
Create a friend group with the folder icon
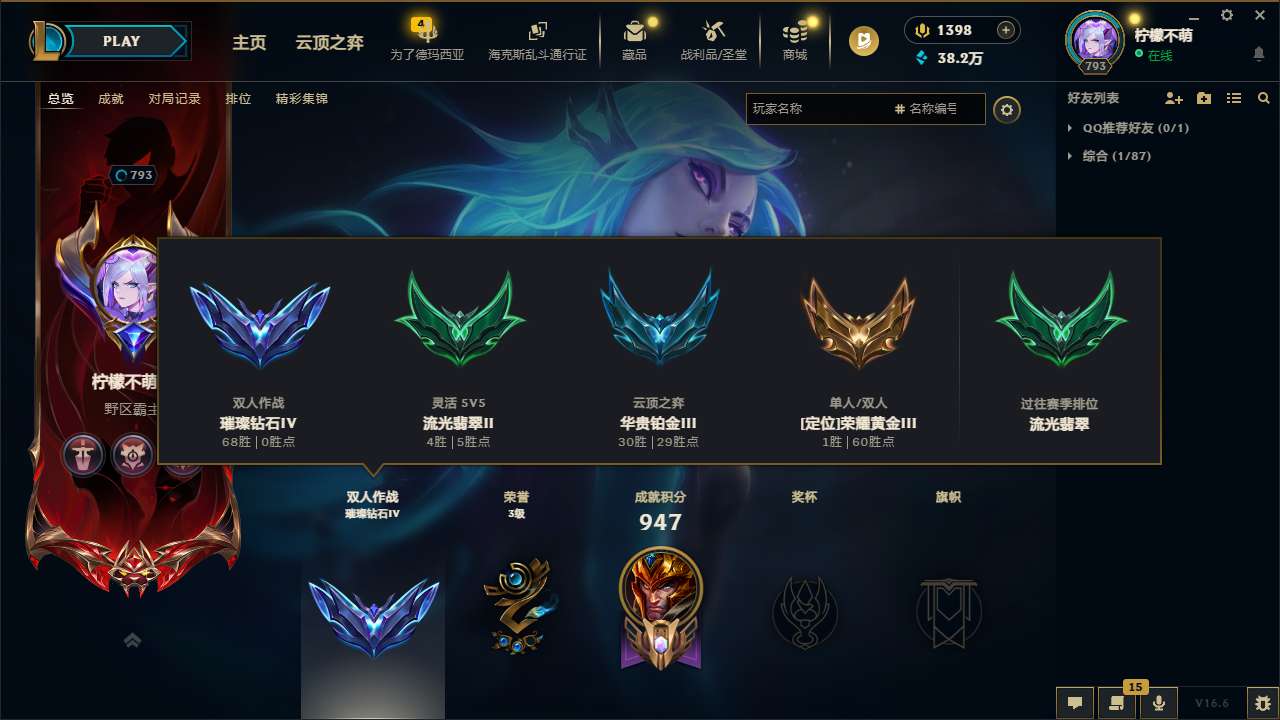pos(1203,98)
